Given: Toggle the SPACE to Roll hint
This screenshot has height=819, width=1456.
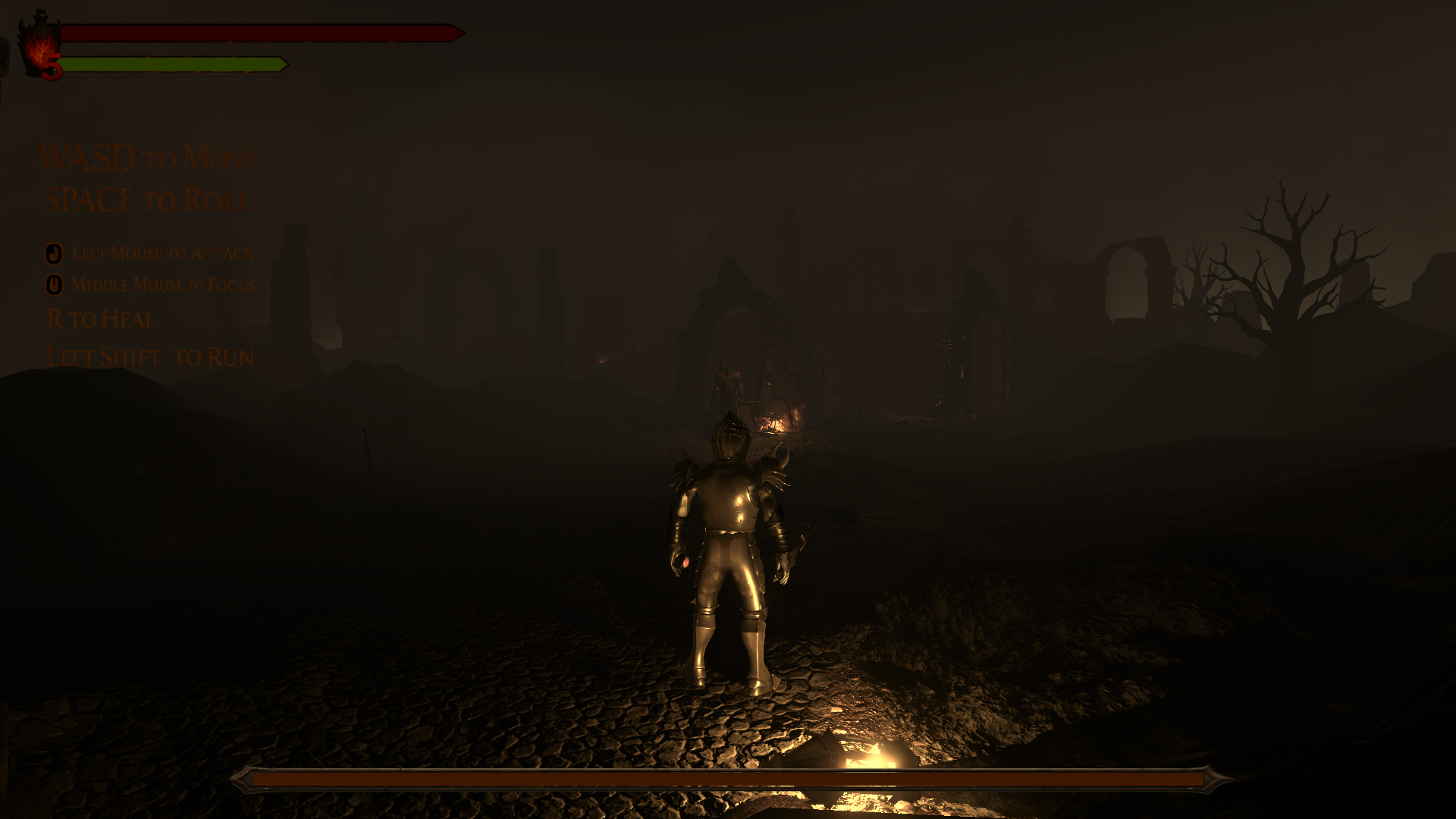Looking at the screenshot, I should click(x=146, y=199).
